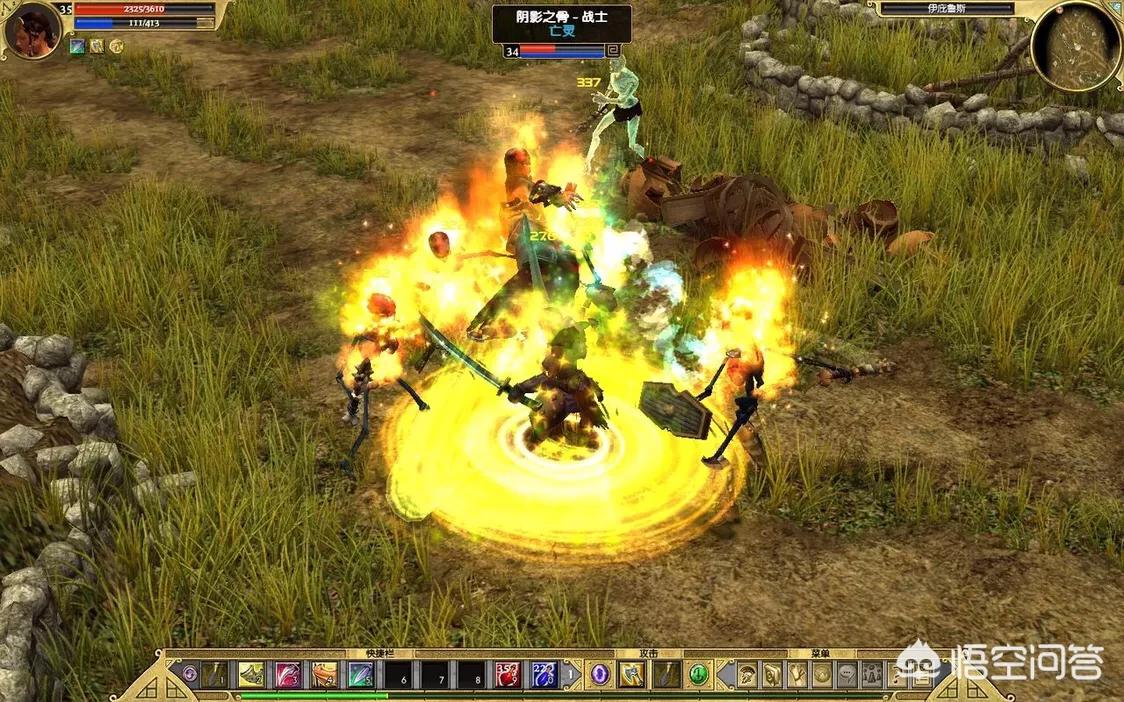Select the purple orb attack skill
The width and height of the screenshot is (1124, 702).
[599, 675]
